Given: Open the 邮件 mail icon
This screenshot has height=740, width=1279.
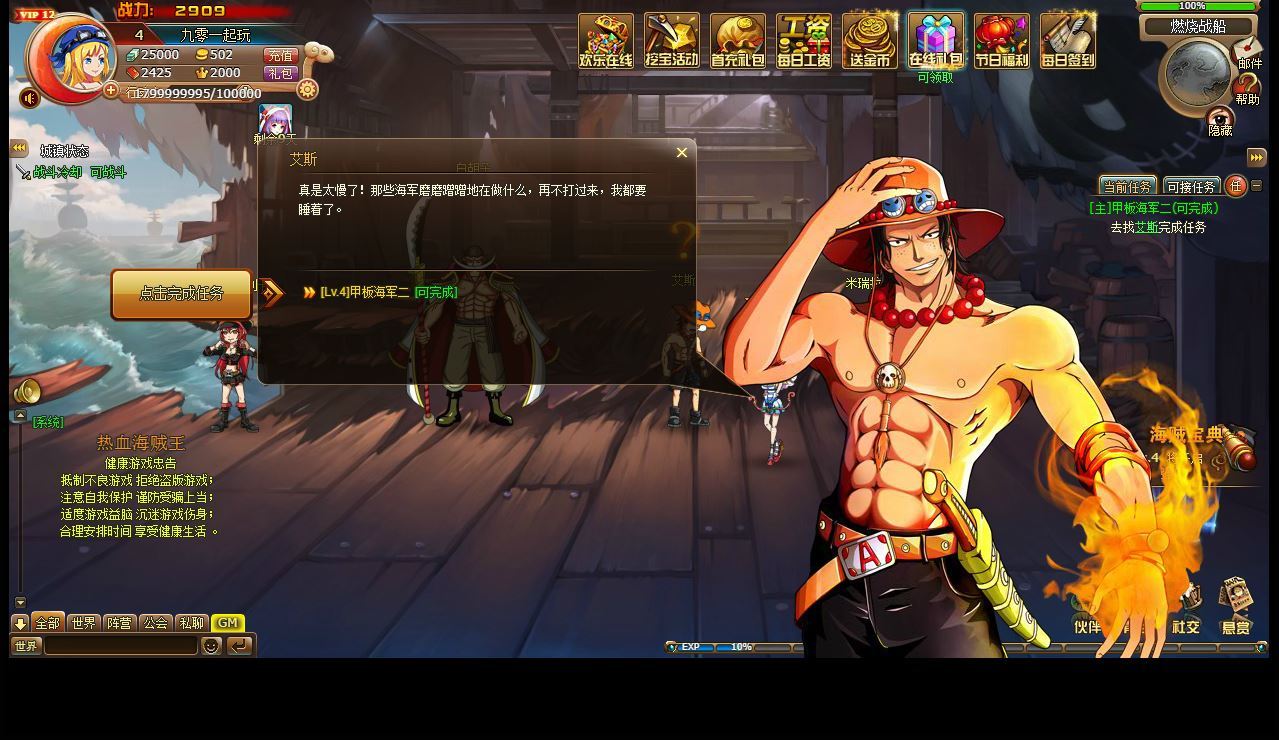Looking at the screenshot, I should coord(1248,50).
